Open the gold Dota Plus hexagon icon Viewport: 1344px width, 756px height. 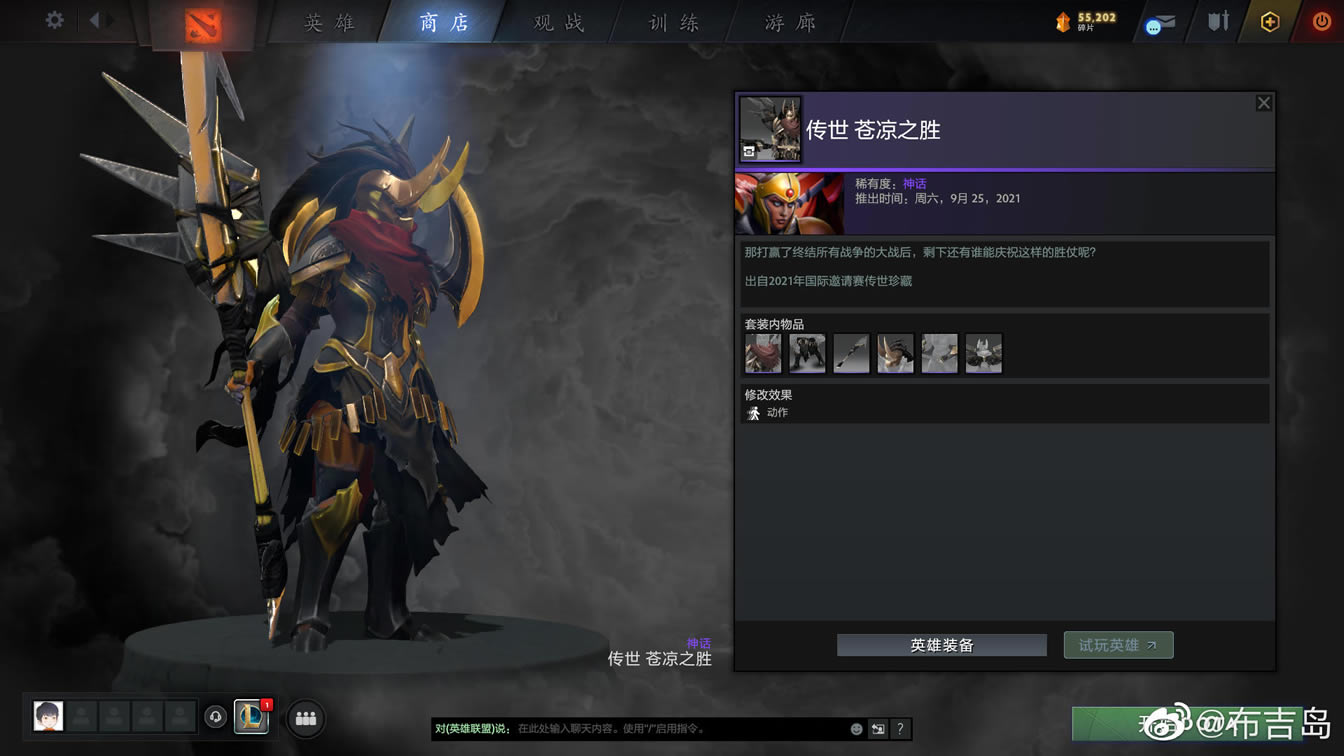(1269, 21)
